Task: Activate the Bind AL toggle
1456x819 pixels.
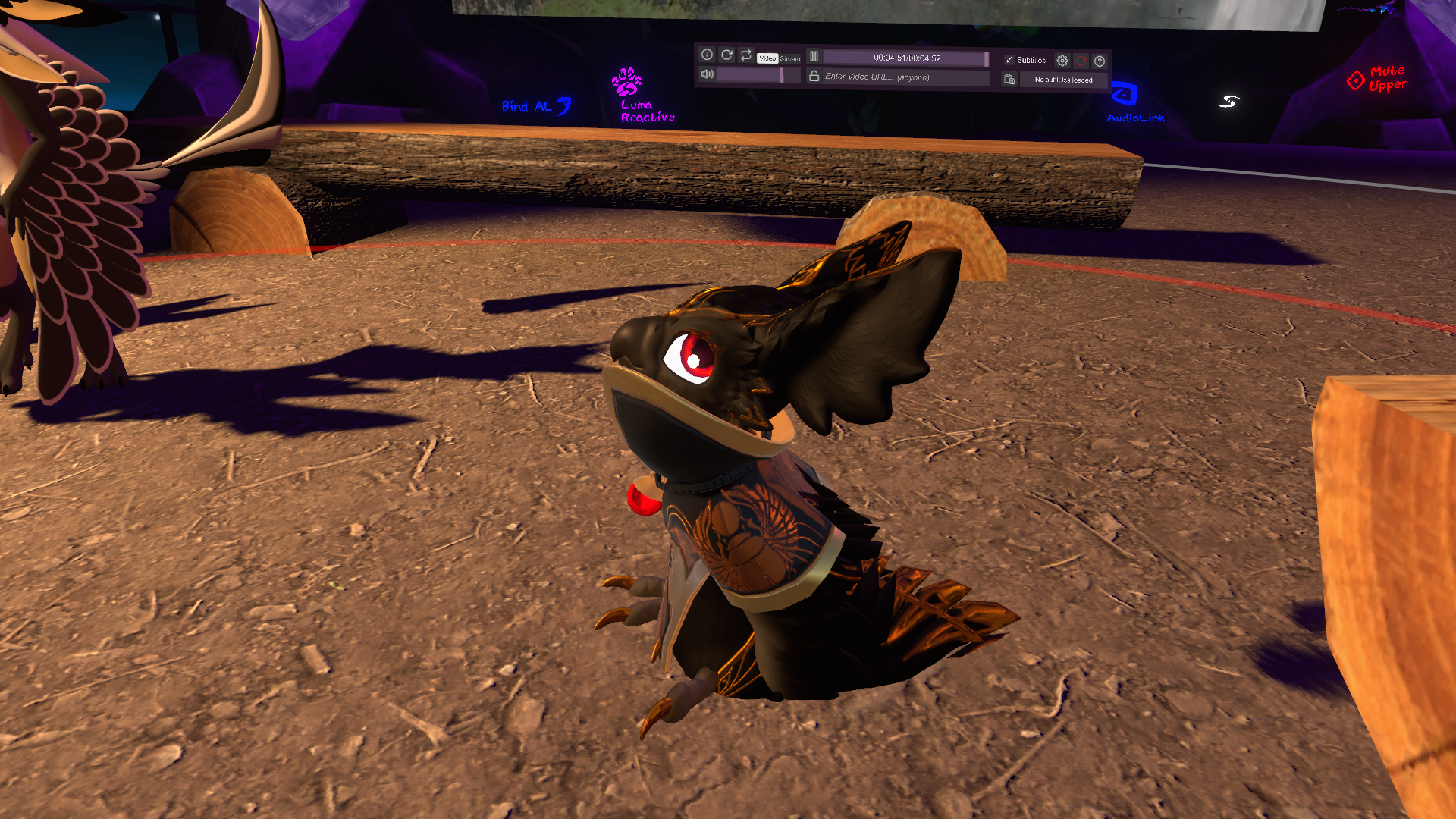Action: tap(535, 106)
